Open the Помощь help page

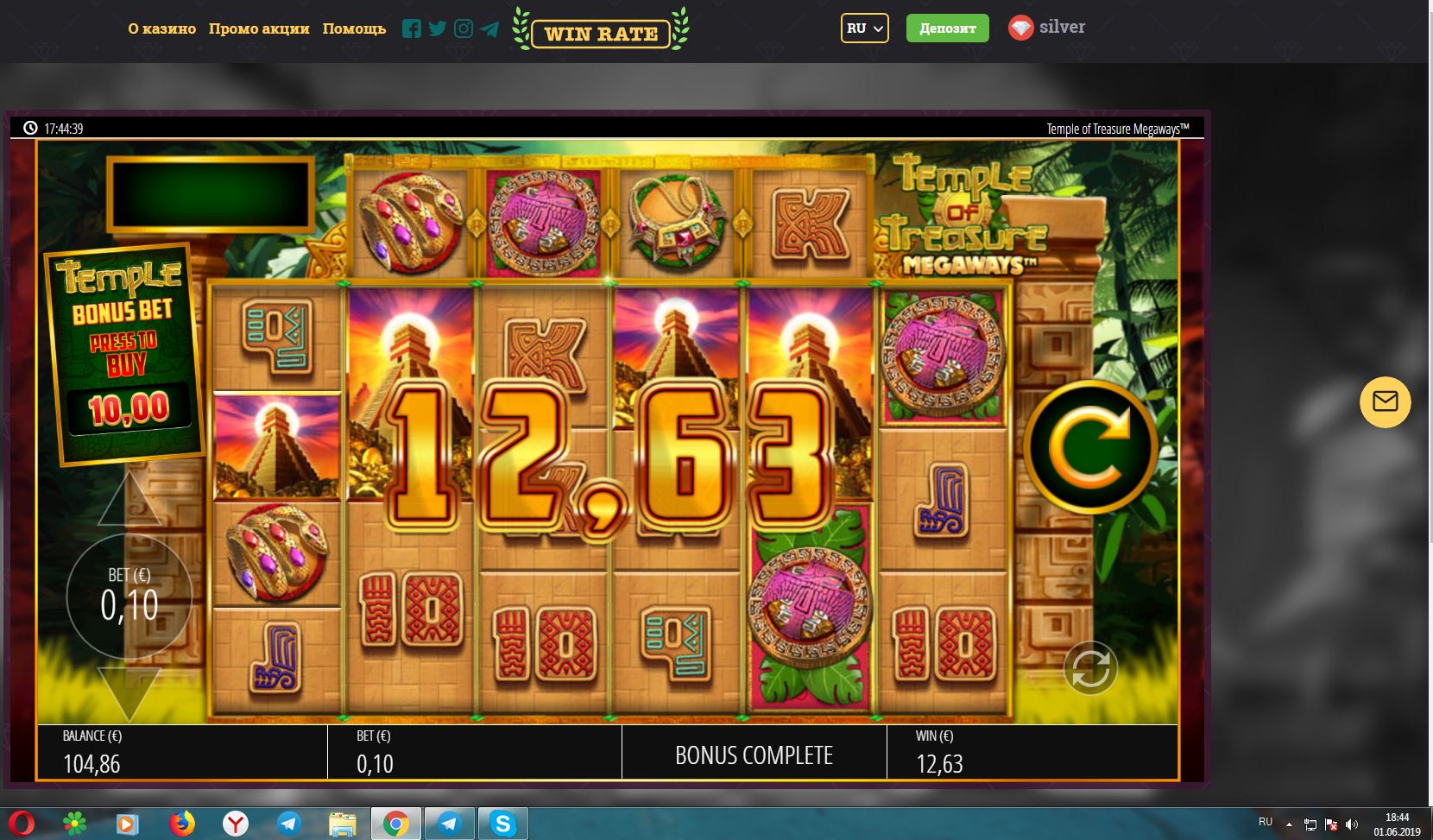(x=354, y=28)
